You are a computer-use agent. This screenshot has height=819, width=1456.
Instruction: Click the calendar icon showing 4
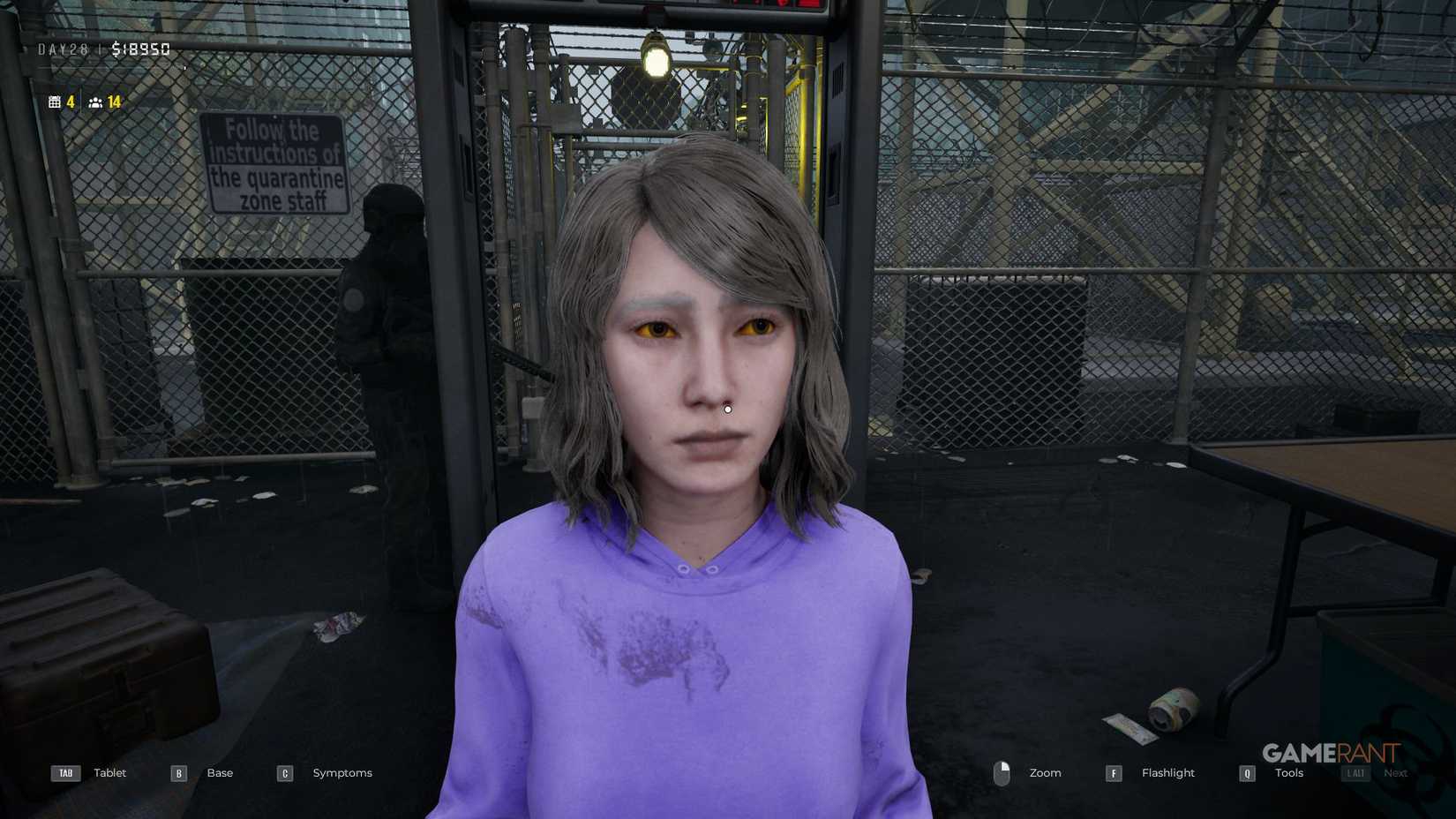[56, 101]
